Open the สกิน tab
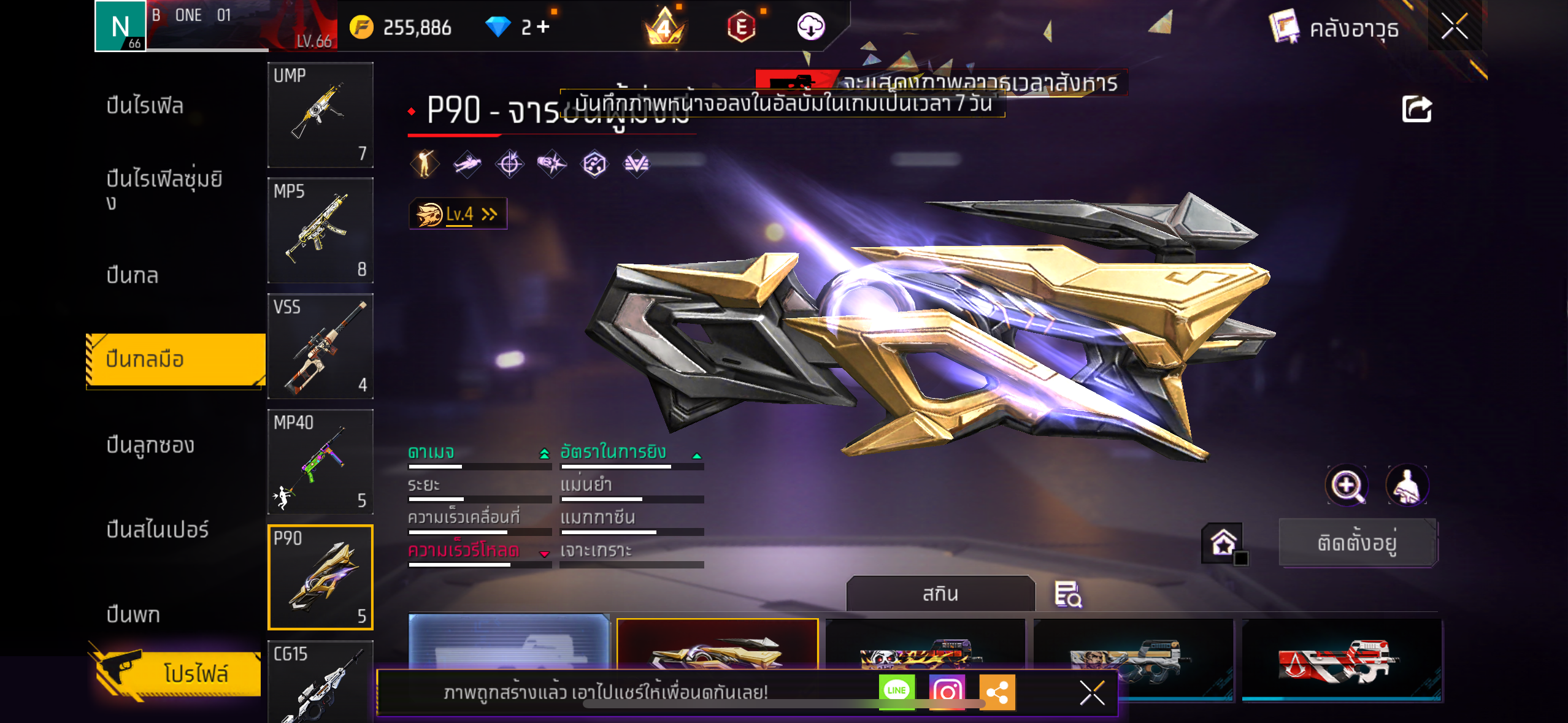The width and height of the screenshot is (1568, 723). pos(940,594)
